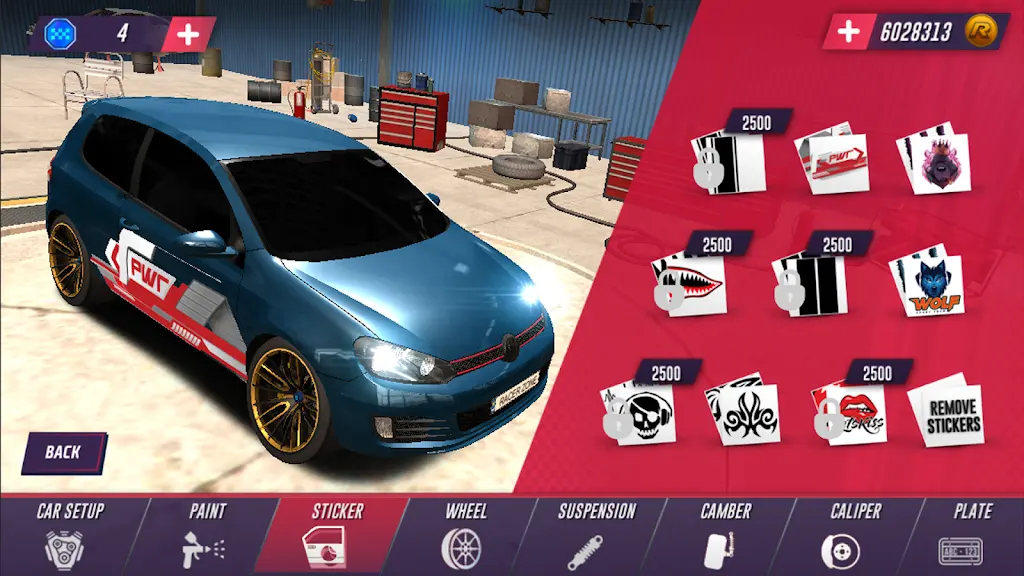
Task: Add more coins with the plus button
Action: (848, 32)
